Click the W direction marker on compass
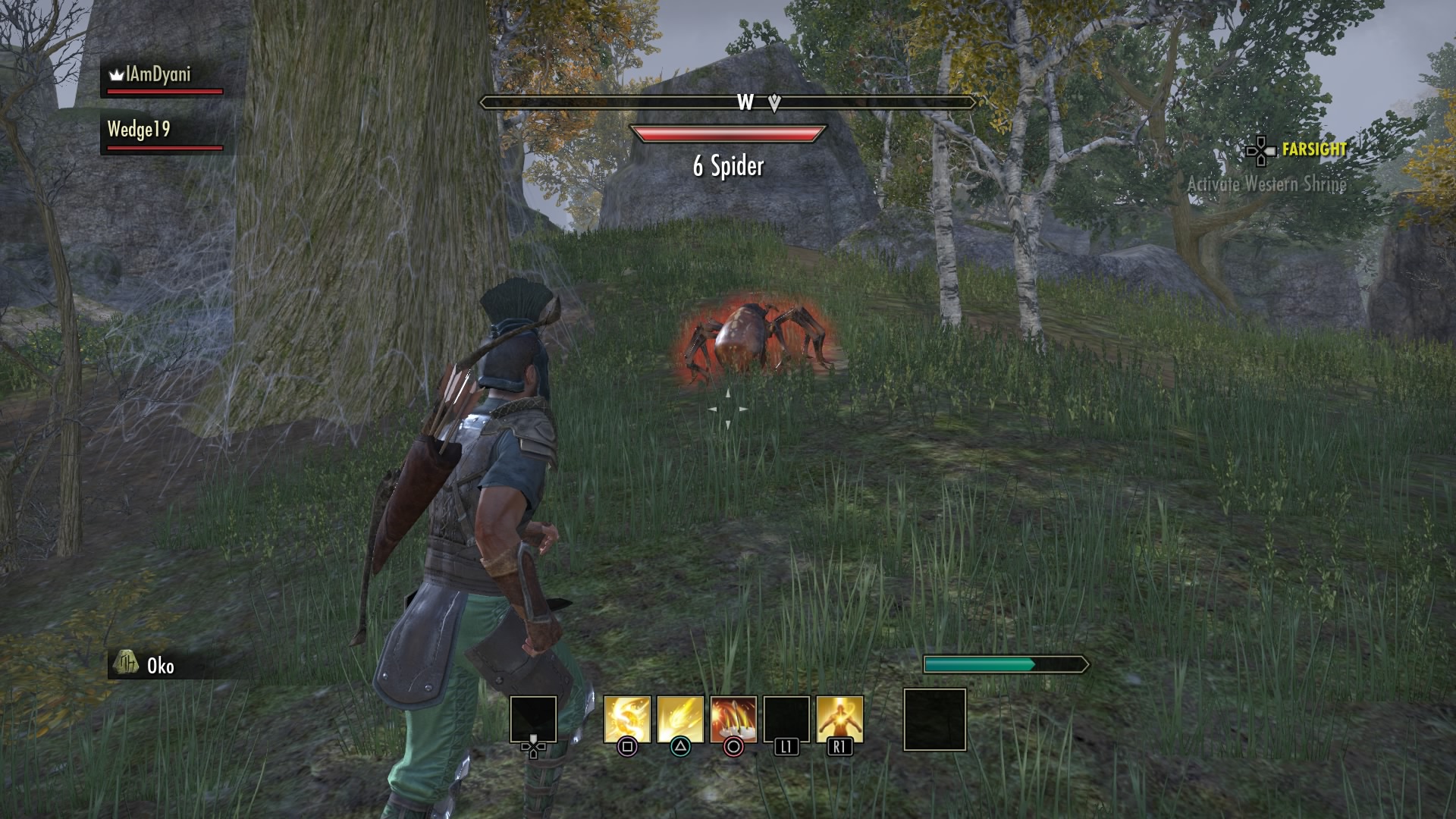Viewport: 1456px width, 819px height. point(745,100)
